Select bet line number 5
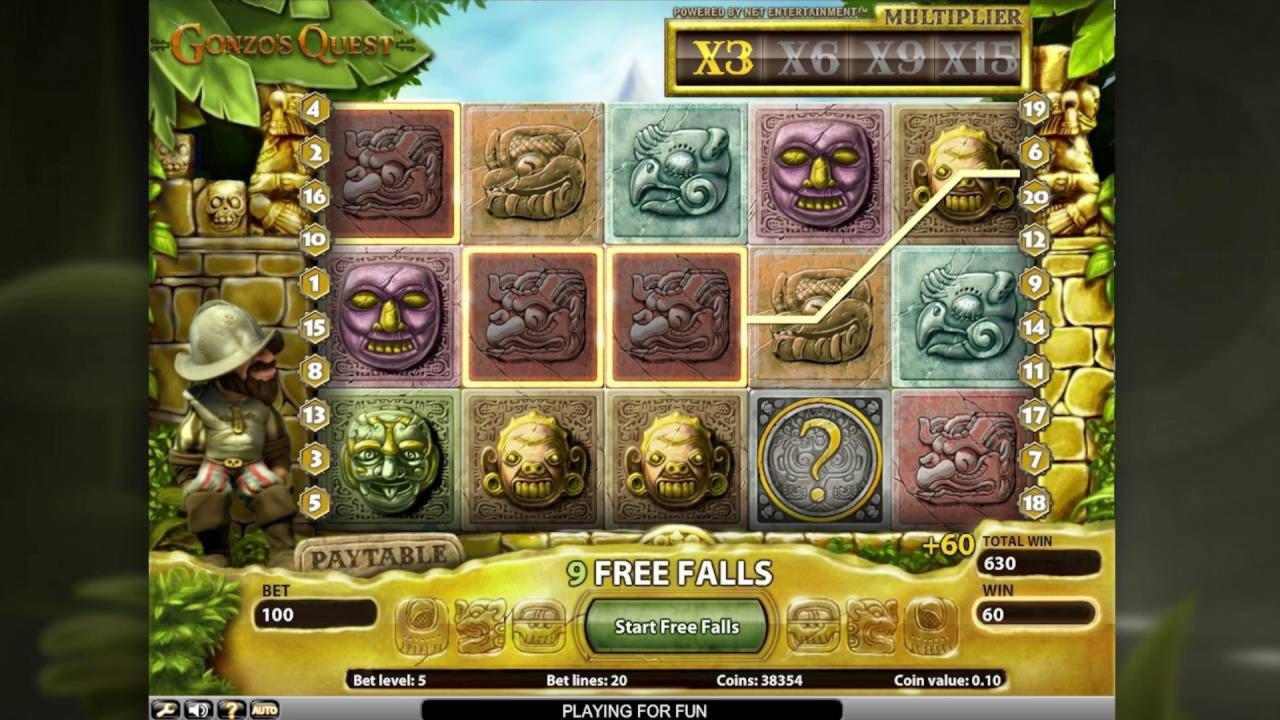 point(315,502)
